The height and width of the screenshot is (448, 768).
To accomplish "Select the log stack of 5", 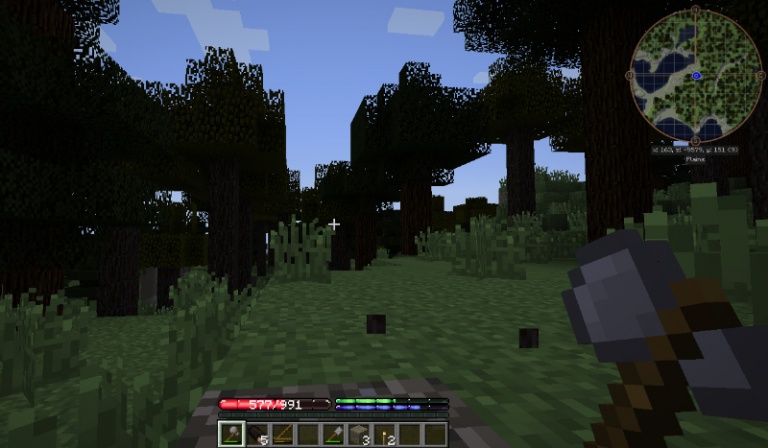I will 257,434.
